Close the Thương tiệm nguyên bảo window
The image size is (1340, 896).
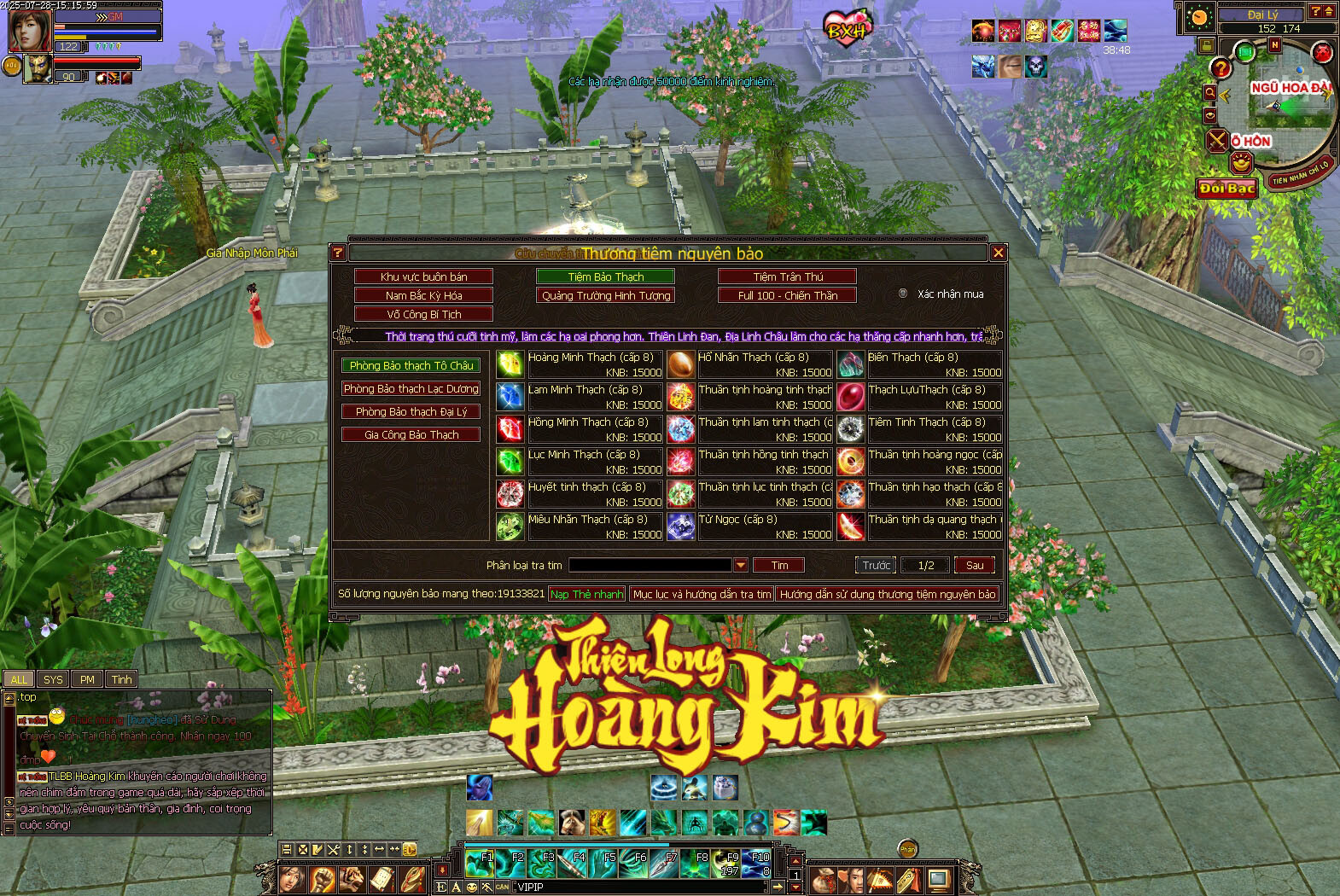coord(998,253)
